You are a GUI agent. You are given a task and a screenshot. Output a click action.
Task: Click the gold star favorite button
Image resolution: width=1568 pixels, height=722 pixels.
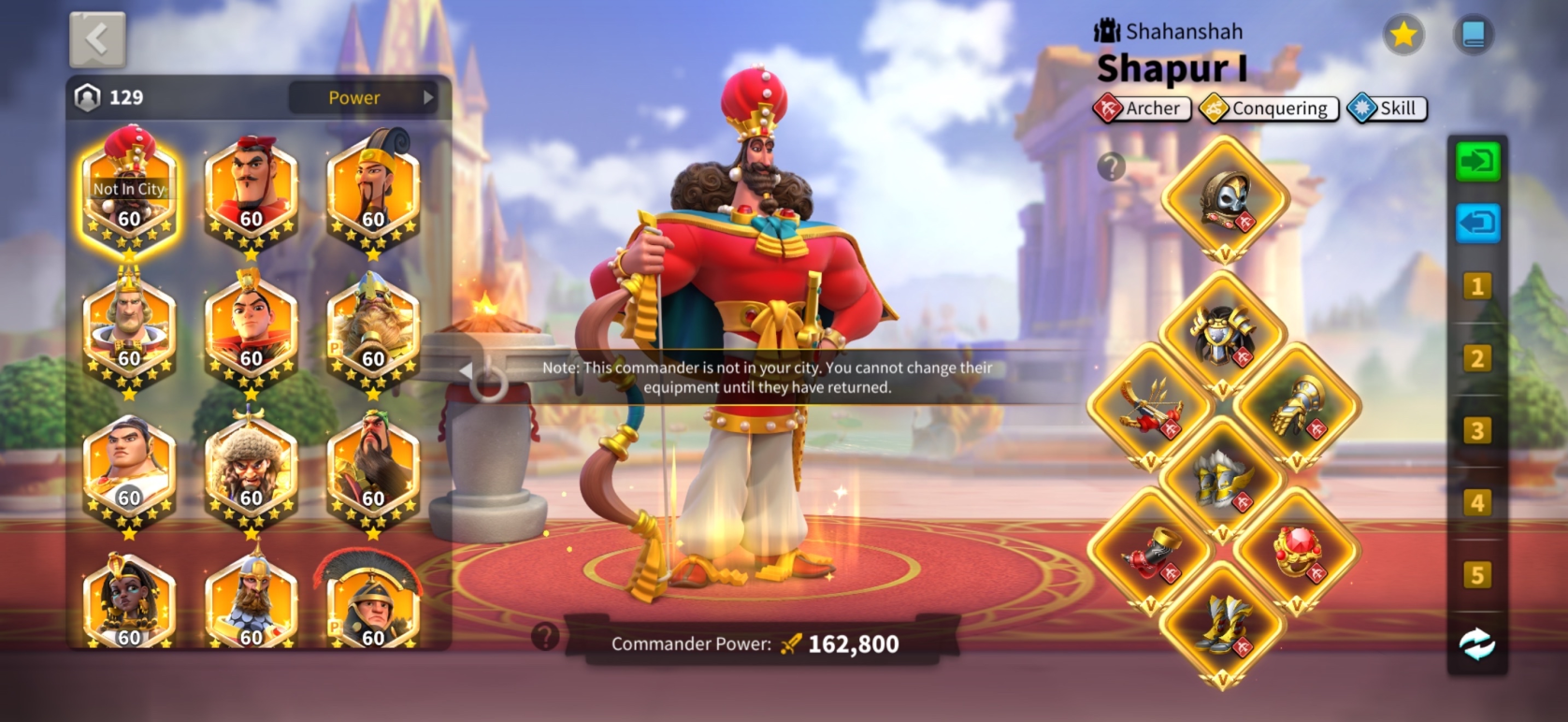1403,36
